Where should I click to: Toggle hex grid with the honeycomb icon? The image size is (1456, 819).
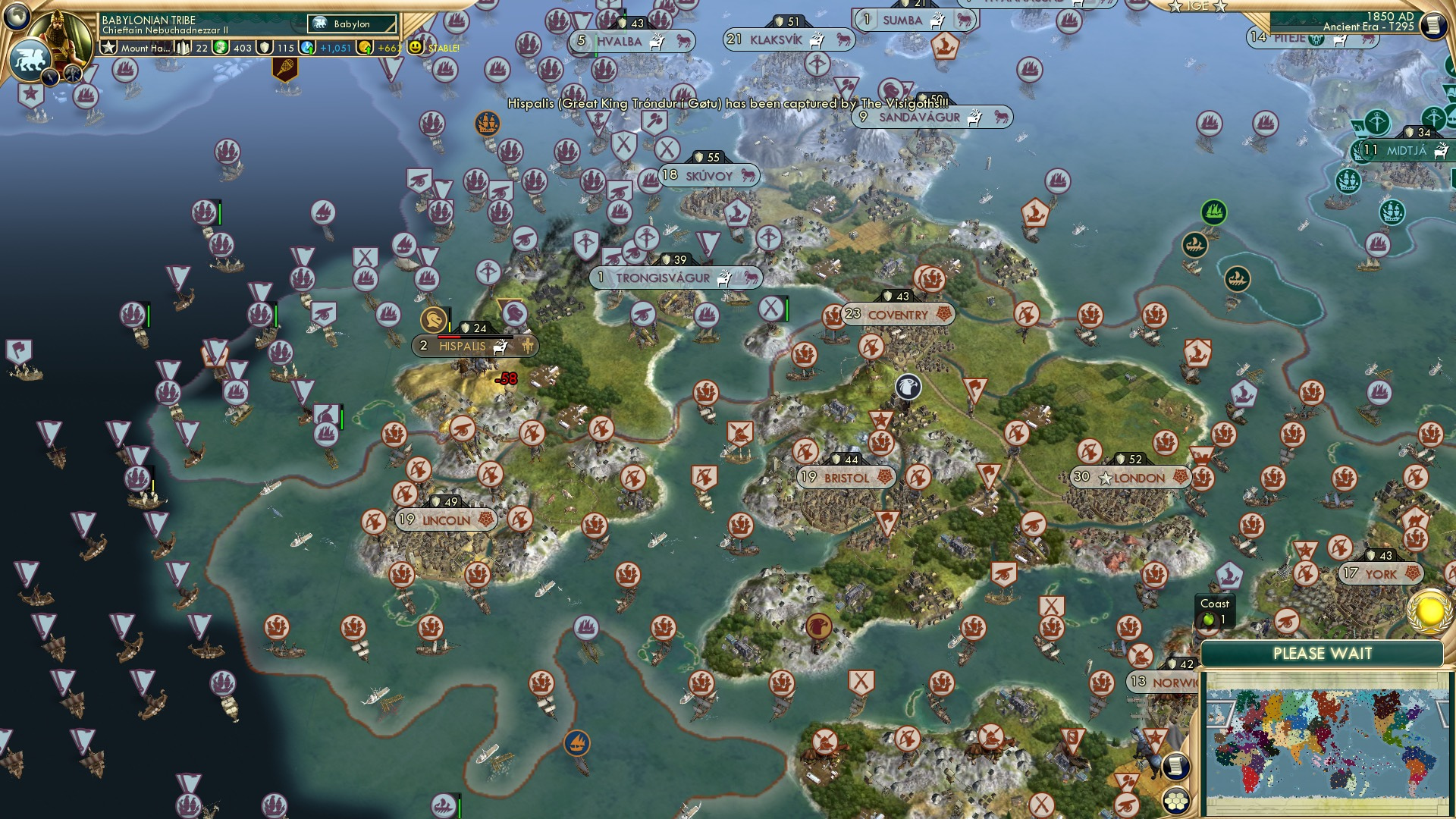[x=1178, y=801]
